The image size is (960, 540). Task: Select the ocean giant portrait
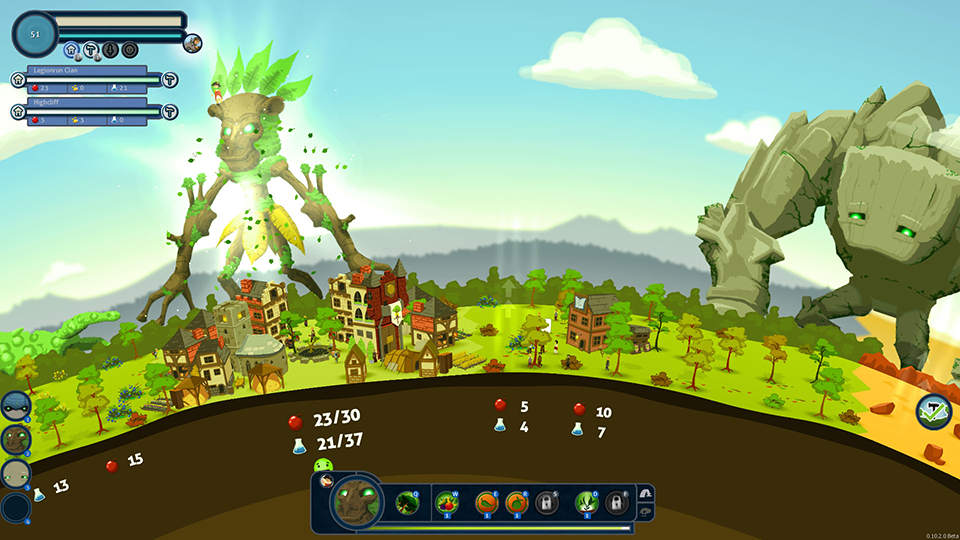[x=15, y=405]
